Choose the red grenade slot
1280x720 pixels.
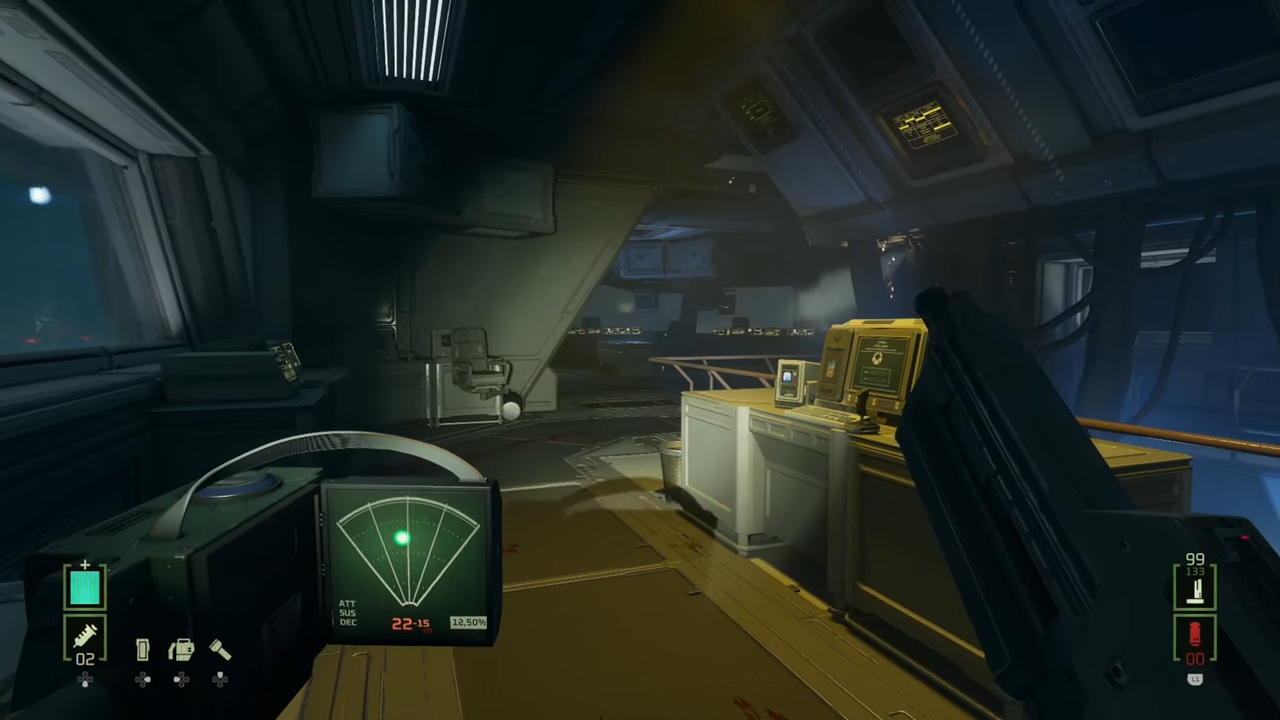1195,634
